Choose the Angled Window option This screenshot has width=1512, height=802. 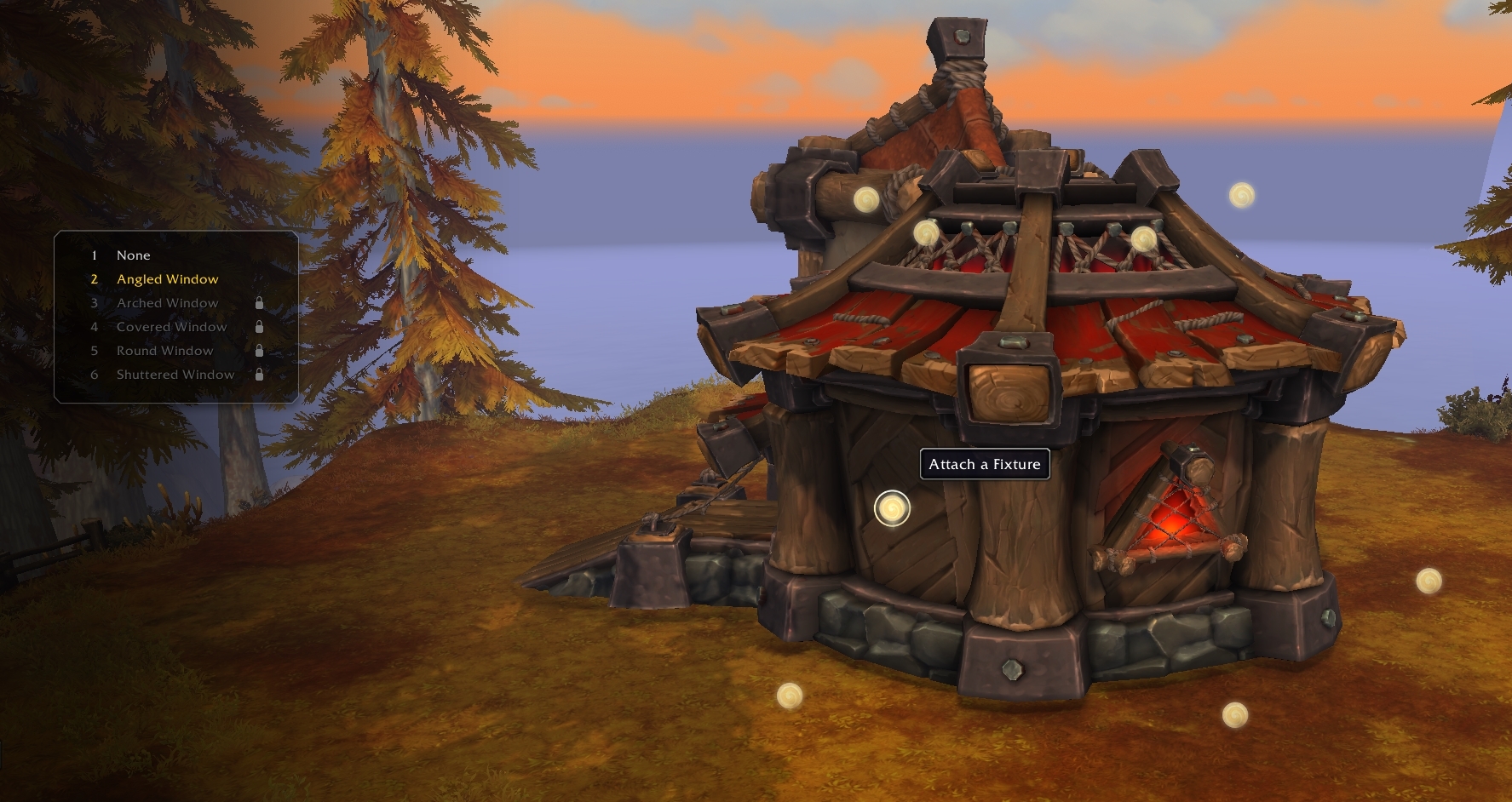(167, 279)
